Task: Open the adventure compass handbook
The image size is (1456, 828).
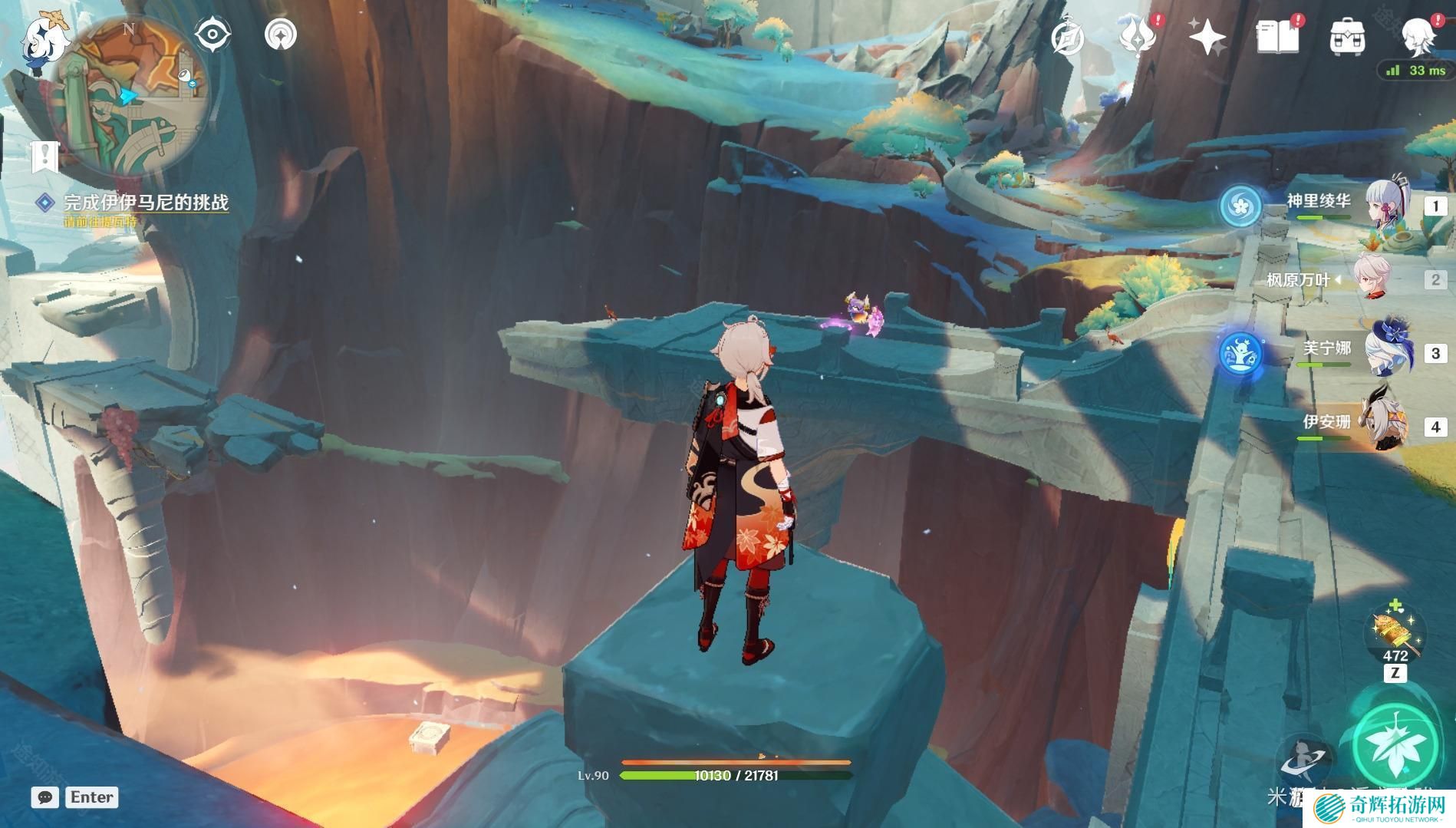Action: pos(1068,37)
